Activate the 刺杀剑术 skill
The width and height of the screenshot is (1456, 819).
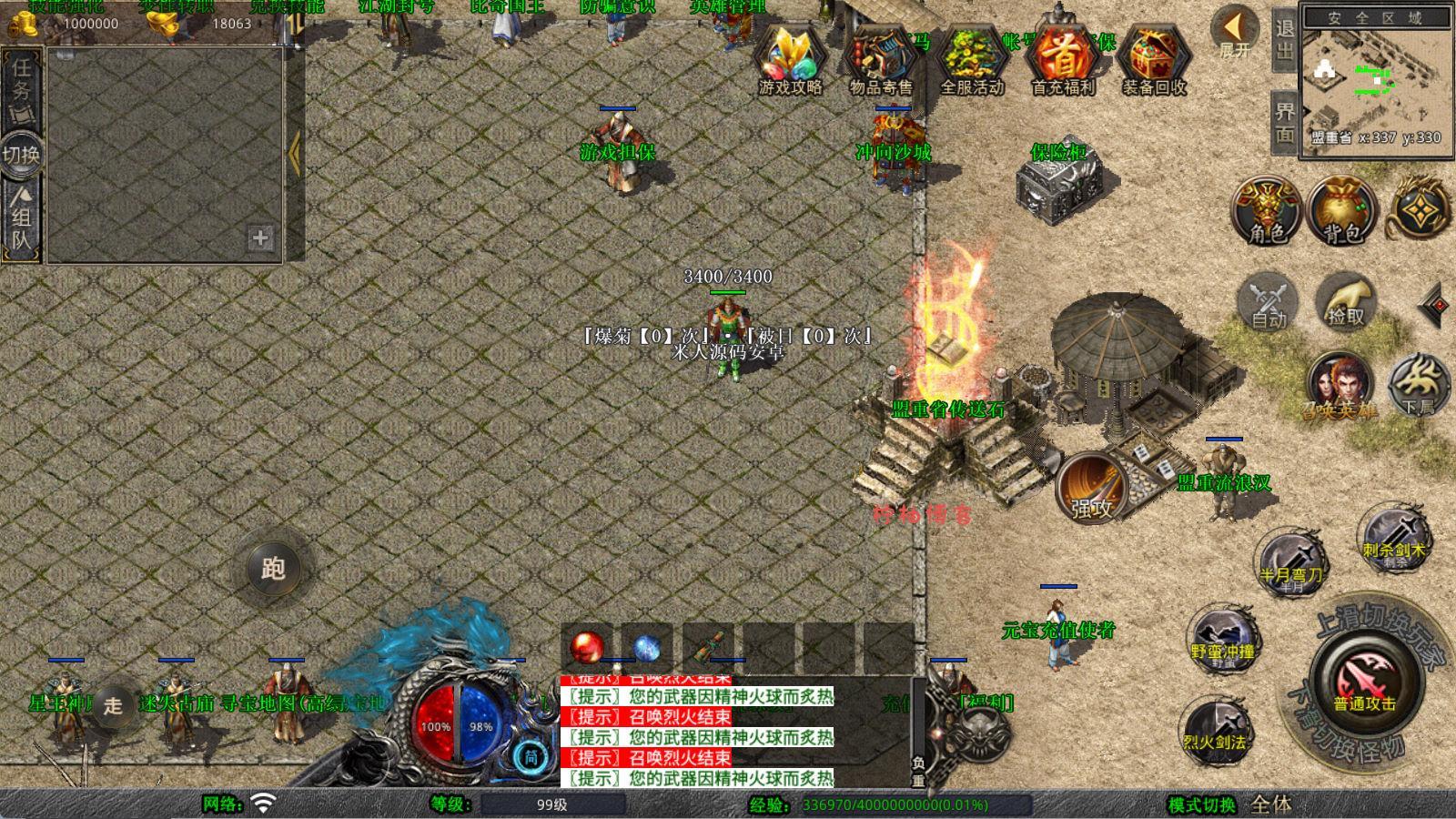click(x=1393, y=537)
